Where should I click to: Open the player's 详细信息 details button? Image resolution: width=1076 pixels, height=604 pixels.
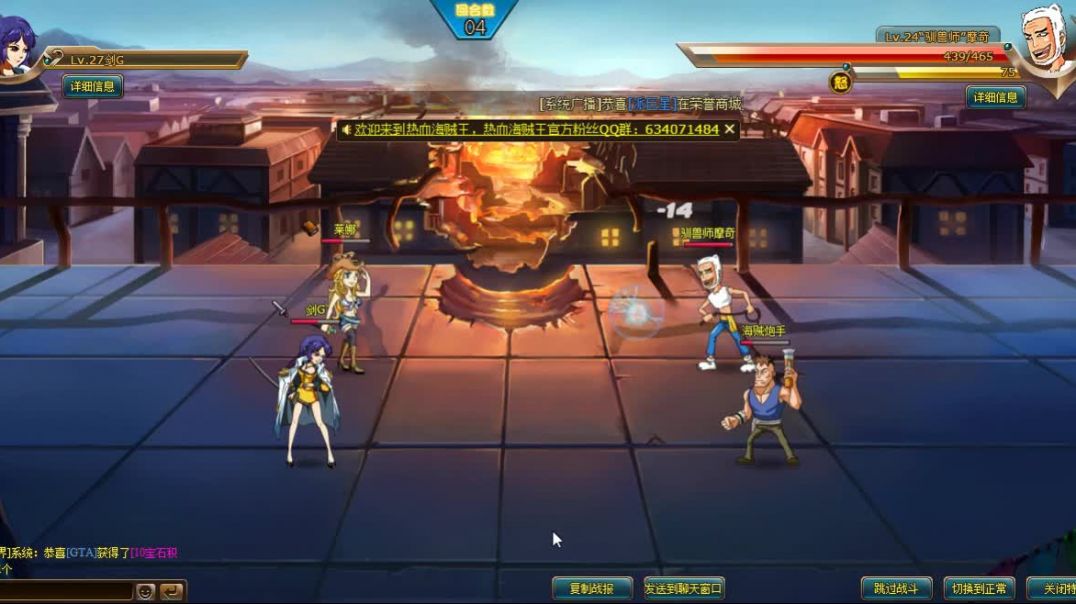94,86
